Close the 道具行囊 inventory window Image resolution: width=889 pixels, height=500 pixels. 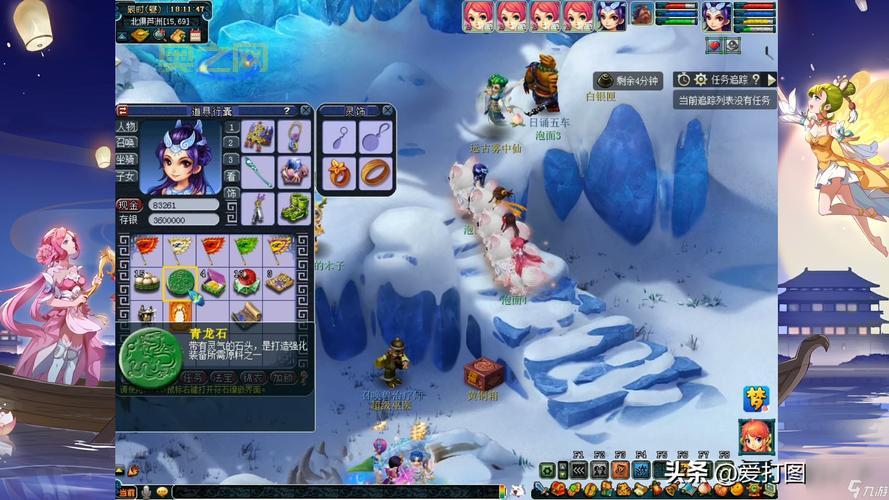(x=305, y=111)
